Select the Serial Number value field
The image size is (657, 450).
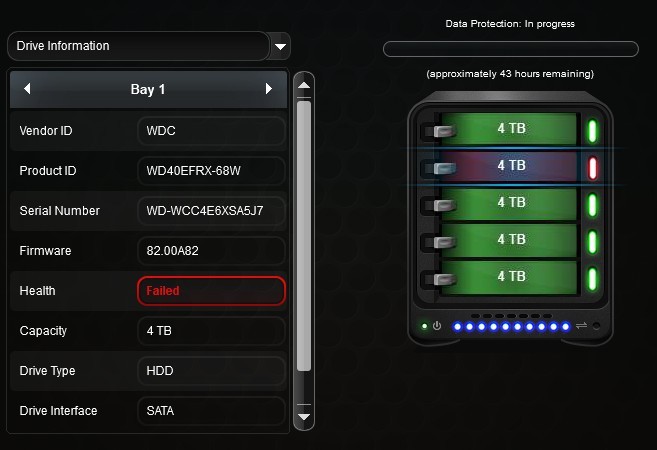(x=211, y=211)
